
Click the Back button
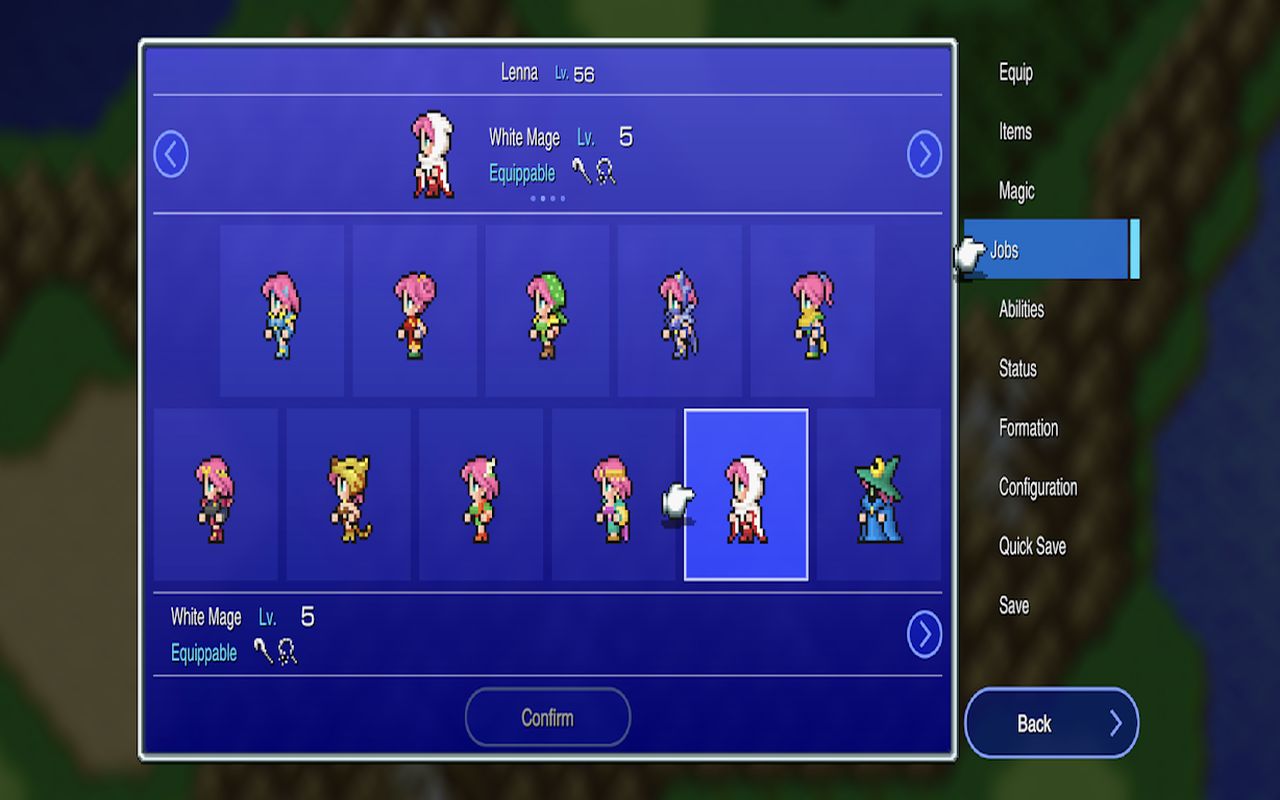[x=1051, y=723]
